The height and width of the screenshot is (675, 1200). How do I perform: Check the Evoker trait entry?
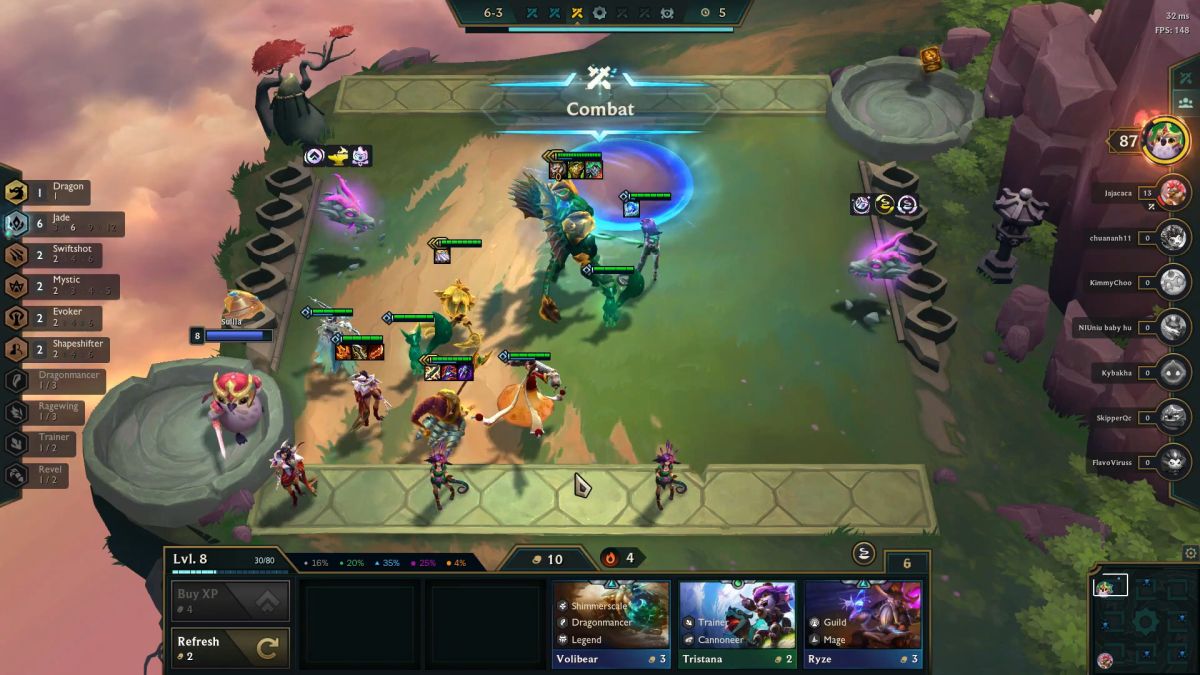62,319
